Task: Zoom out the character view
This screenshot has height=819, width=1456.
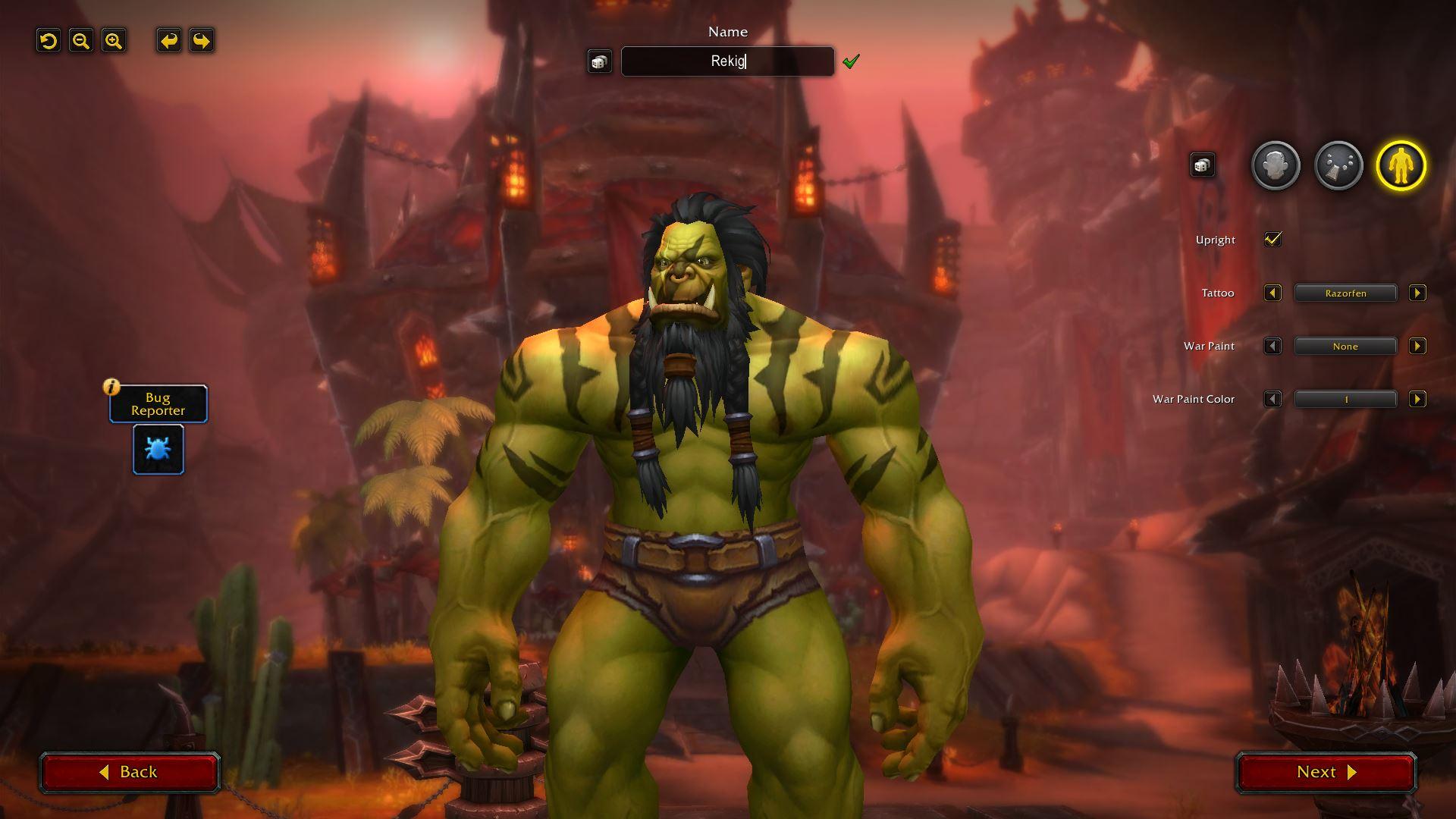Action: 81,41
